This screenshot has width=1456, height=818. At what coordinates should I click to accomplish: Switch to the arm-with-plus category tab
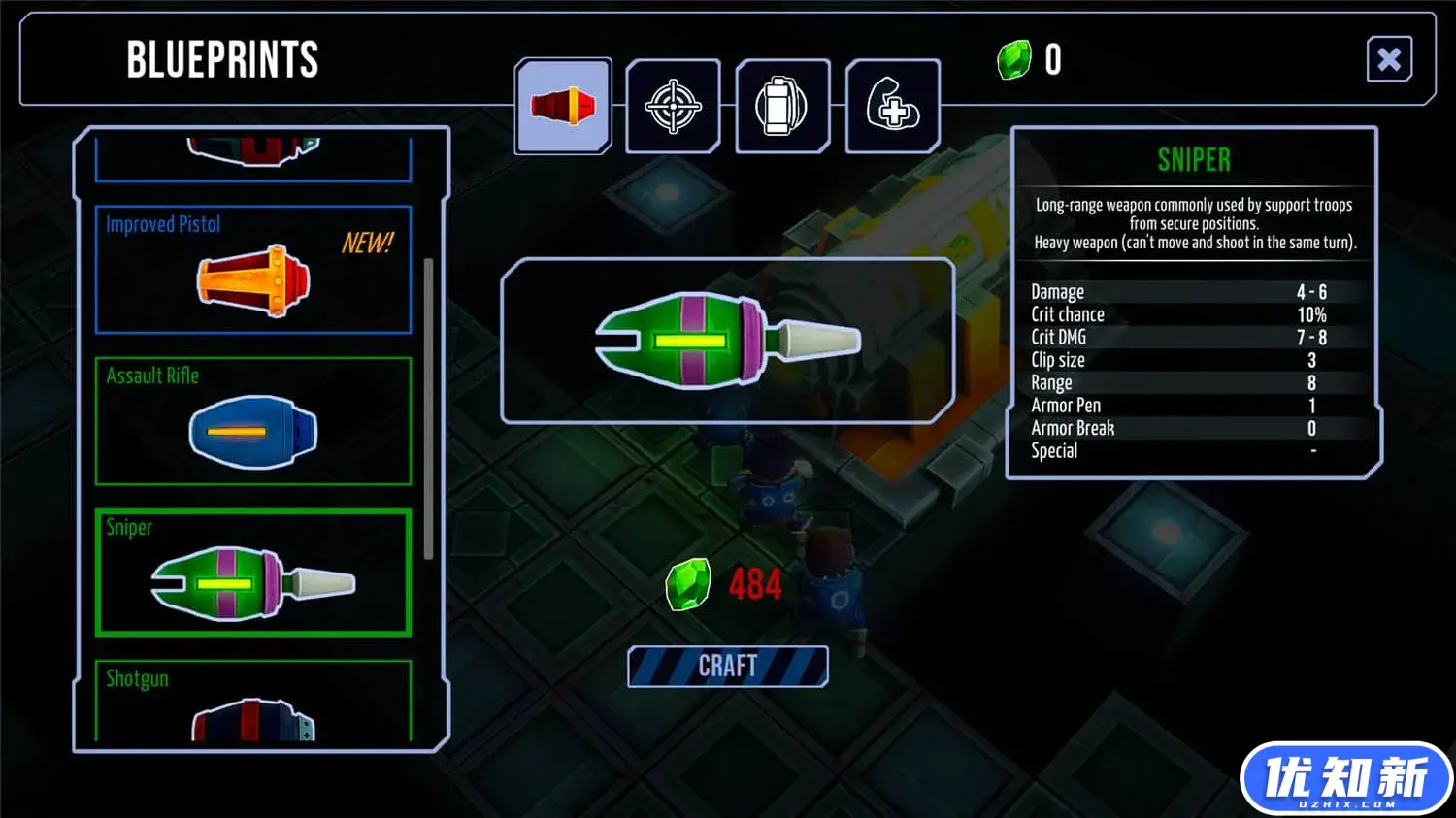click(892, 106)
